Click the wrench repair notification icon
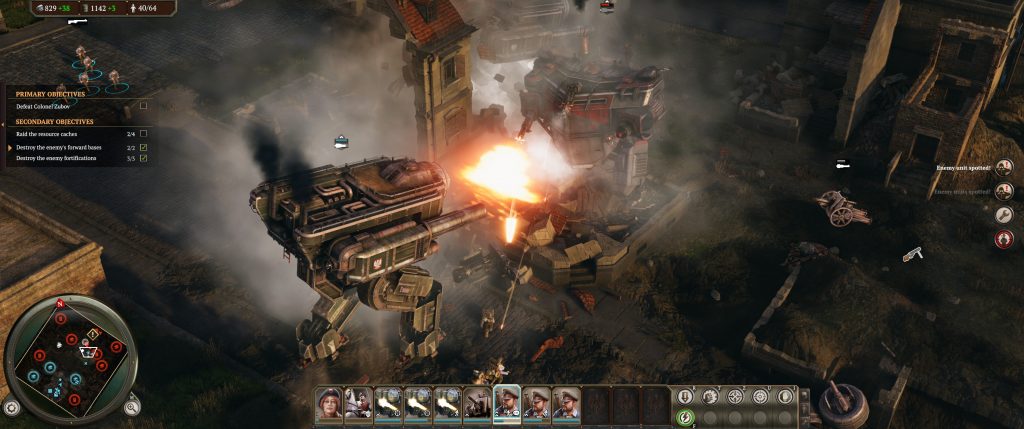This screenshot has width=1024, height=429. click(x=1004, y=214)
